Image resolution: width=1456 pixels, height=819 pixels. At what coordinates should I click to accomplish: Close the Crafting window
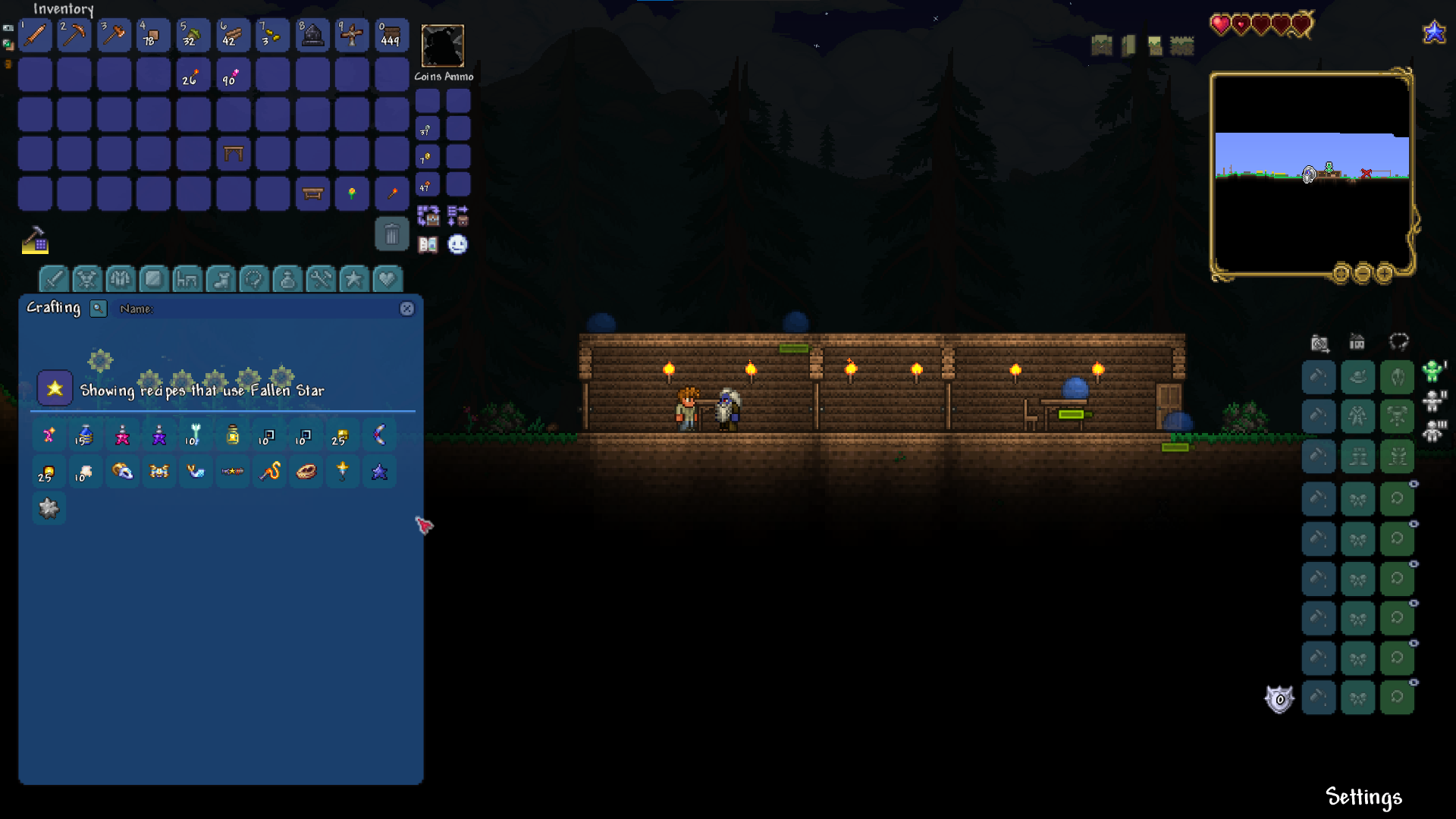407,309
